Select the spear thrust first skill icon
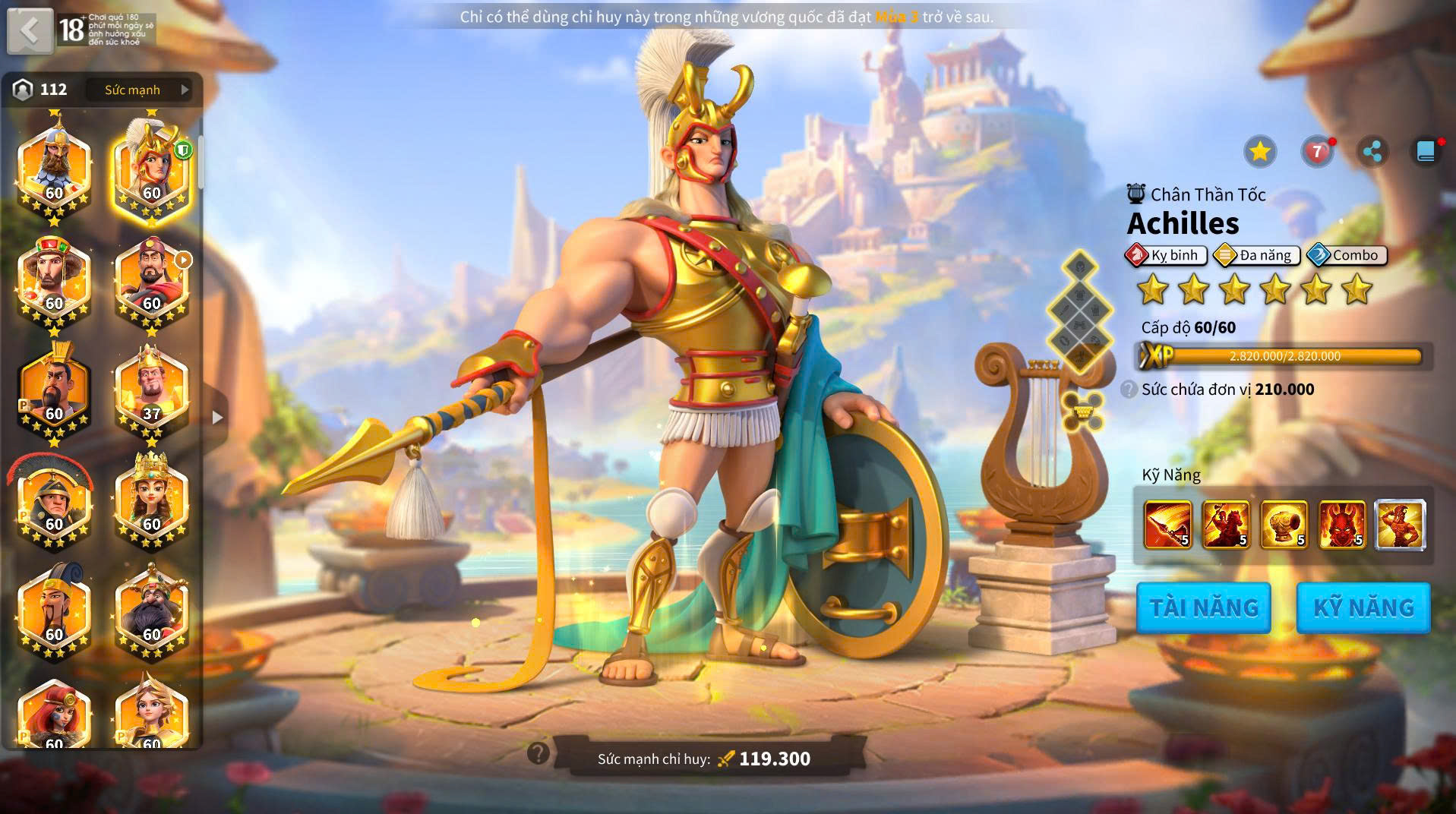Viewport: 1456px width, 814px height. coord(1167,524)
